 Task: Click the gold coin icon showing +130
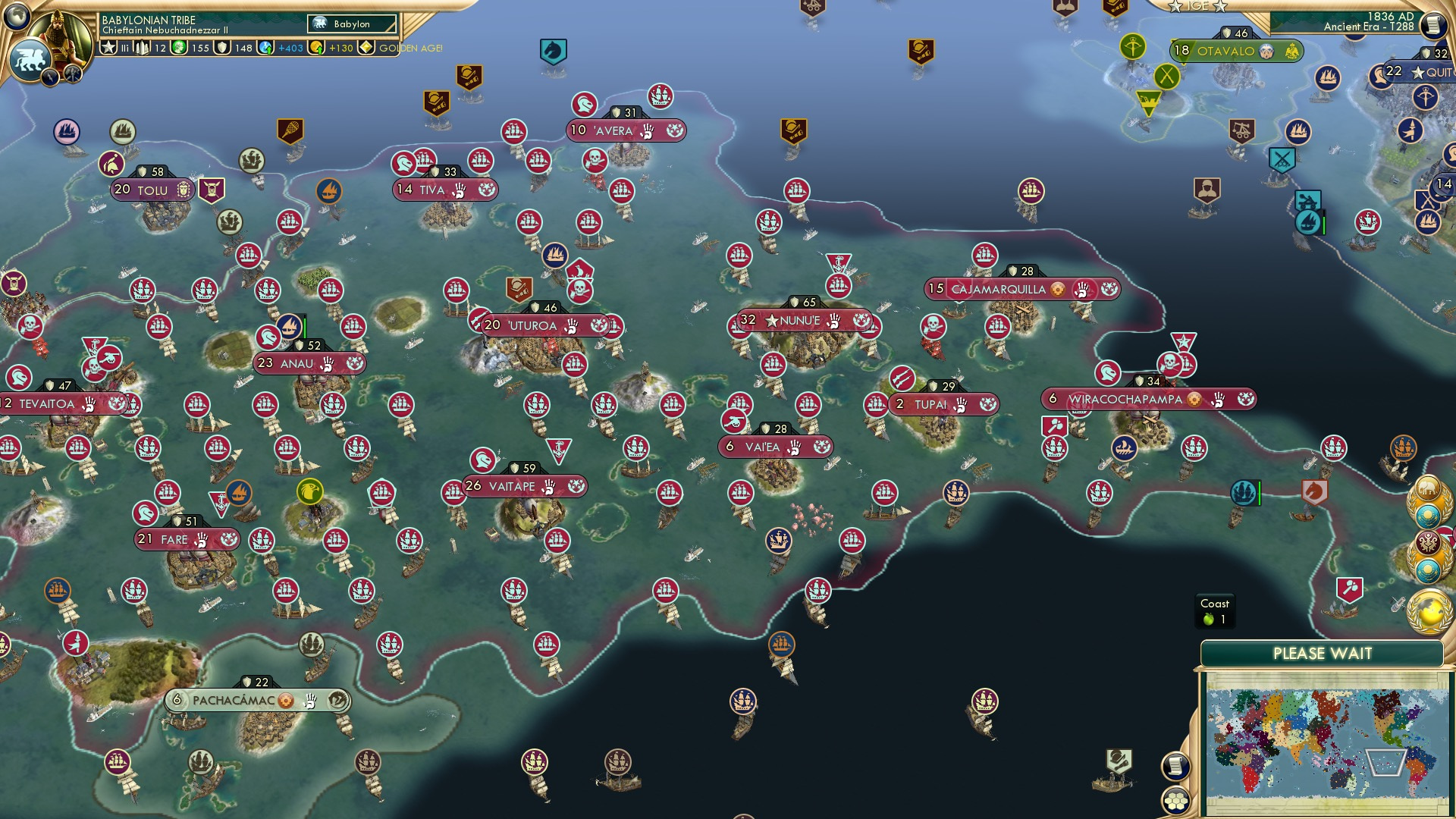(315, 49)
